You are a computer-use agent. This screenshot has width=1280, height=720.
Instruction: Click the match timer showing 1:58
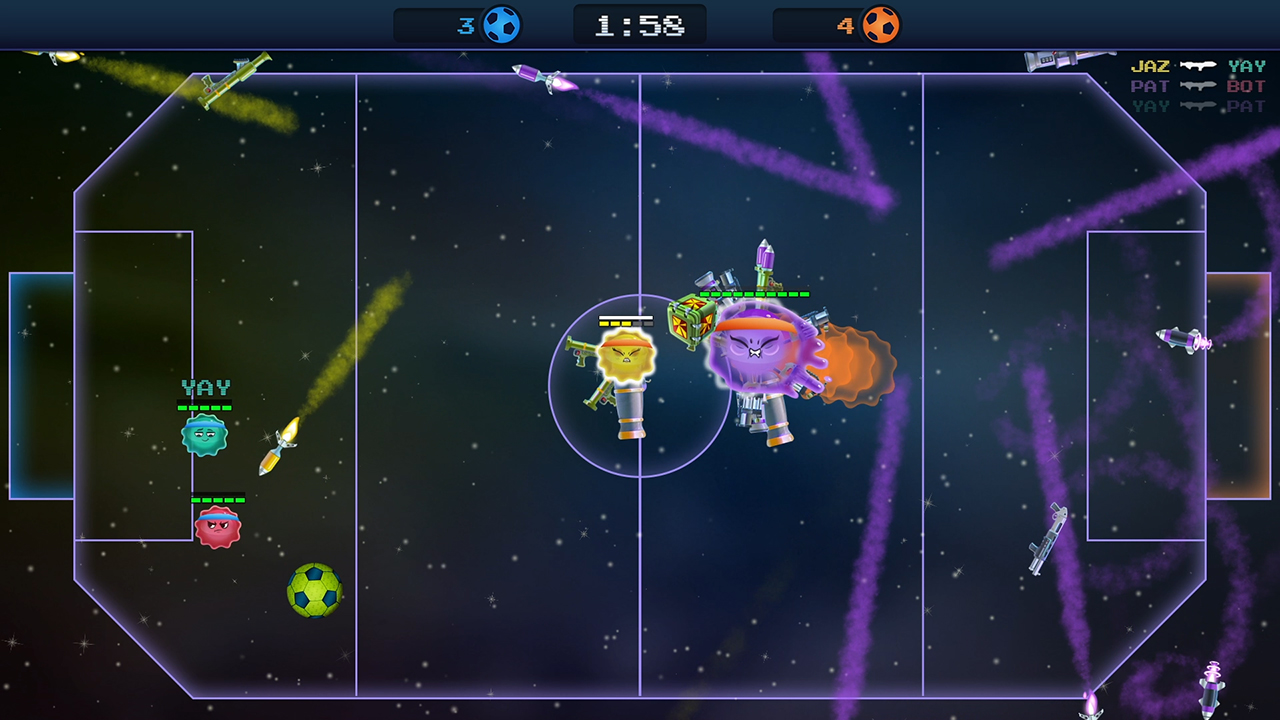[639, 23]
